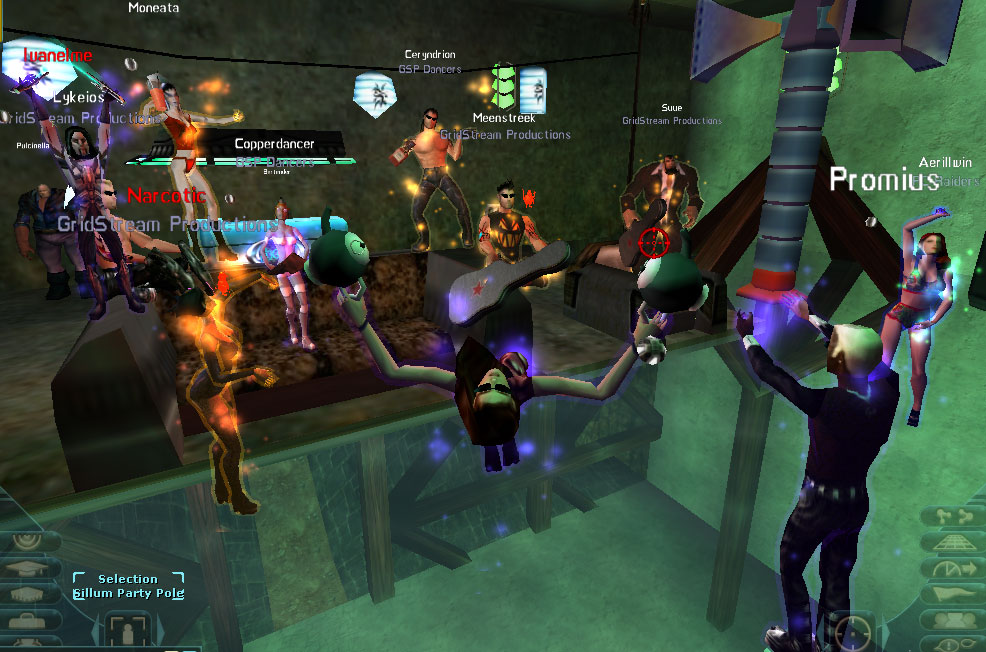Activate the character frame targeting icon
The width and height of the screenshot is (986, 652).
pyautogui.click(x=128, y=632)
